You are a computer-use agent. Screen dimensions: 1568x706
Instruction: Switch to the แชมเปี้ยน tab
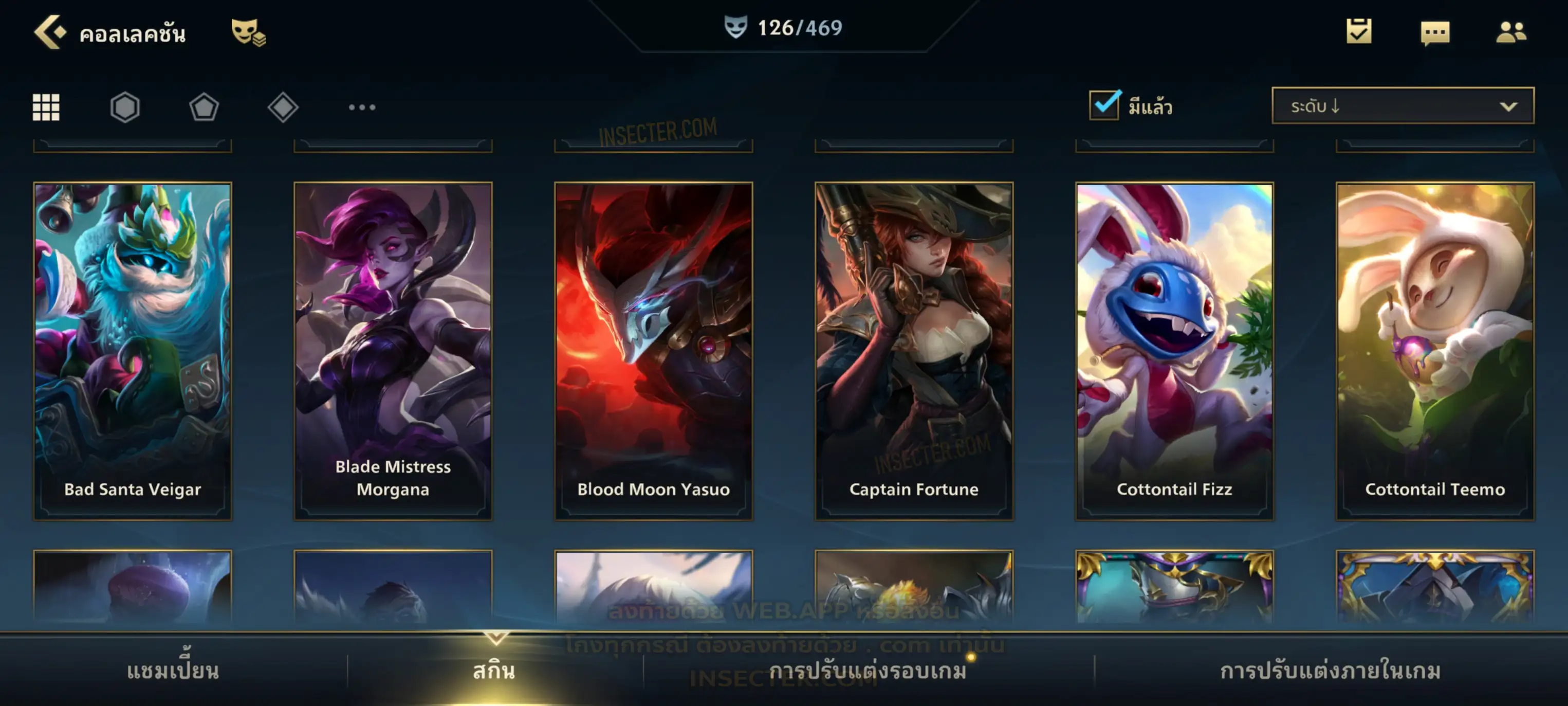[173, 671]
